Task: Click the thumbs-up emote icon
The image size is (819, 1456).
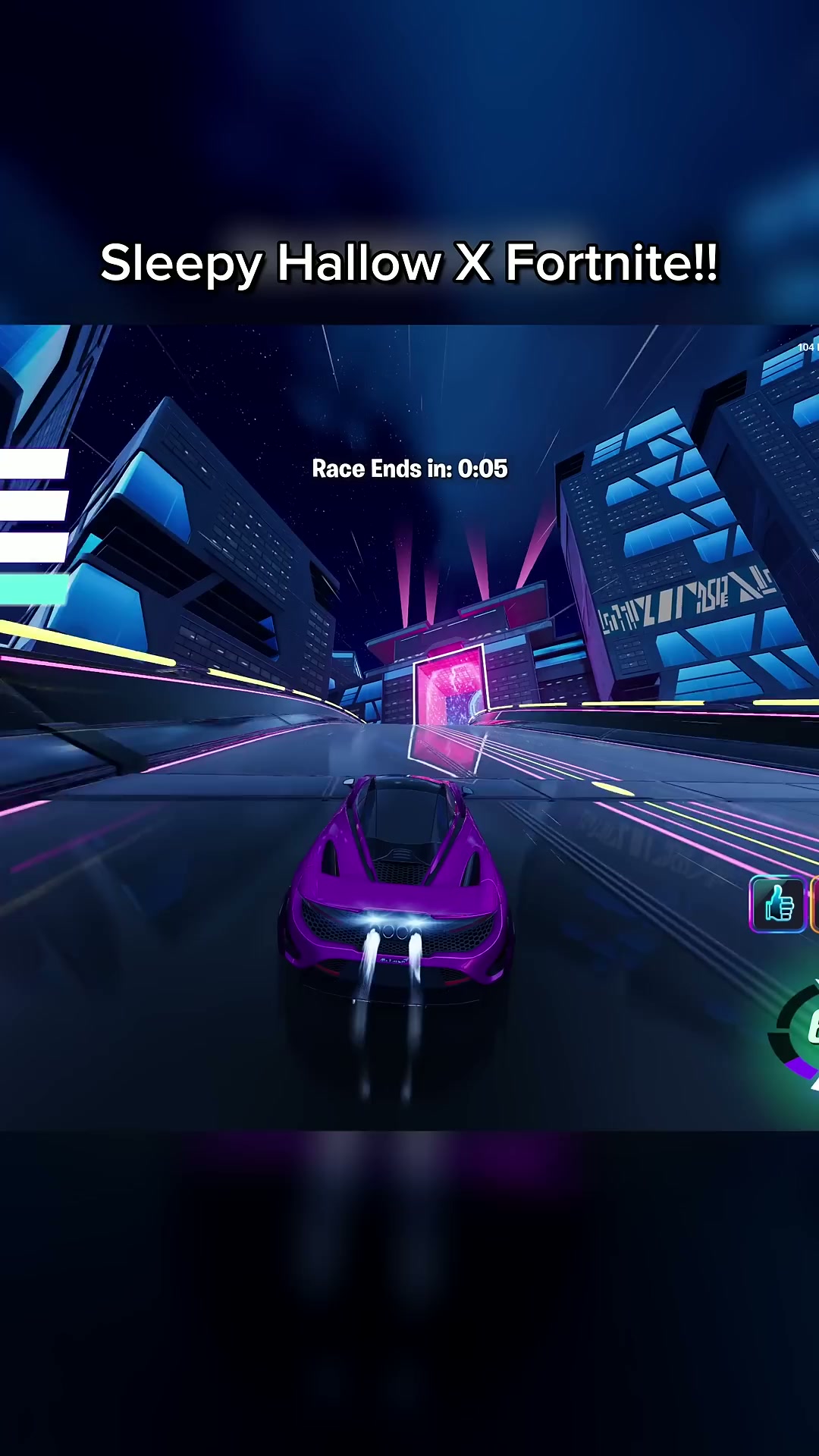Action: tap(778, 904)
